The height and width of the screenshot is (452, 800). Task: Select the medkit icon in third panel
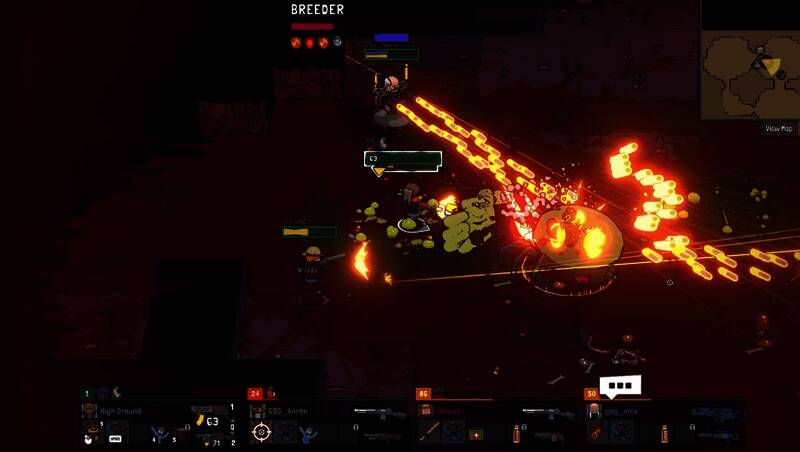click(476, 435)
